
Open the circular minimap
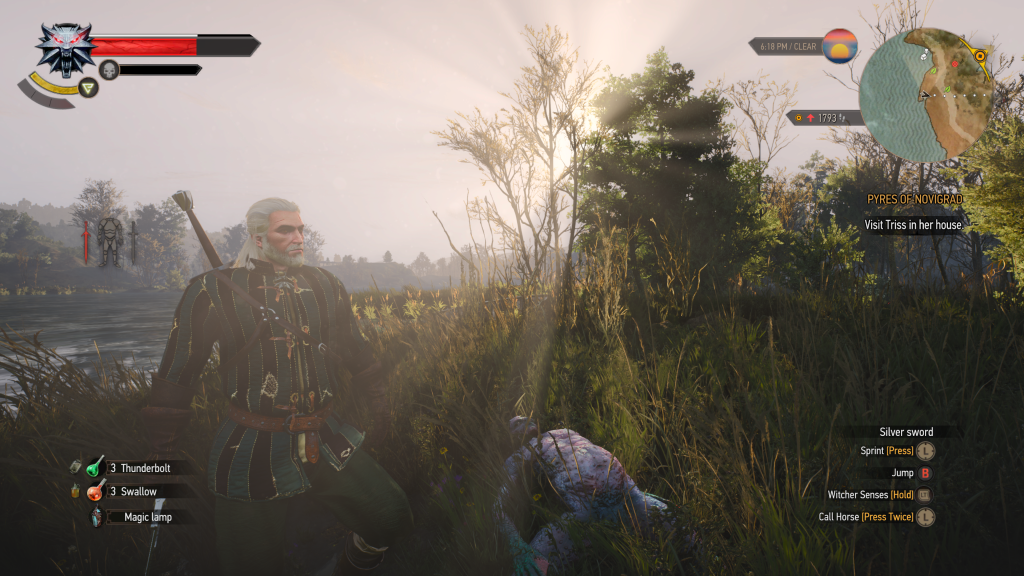pyautogui.click(x=925, y=95)
